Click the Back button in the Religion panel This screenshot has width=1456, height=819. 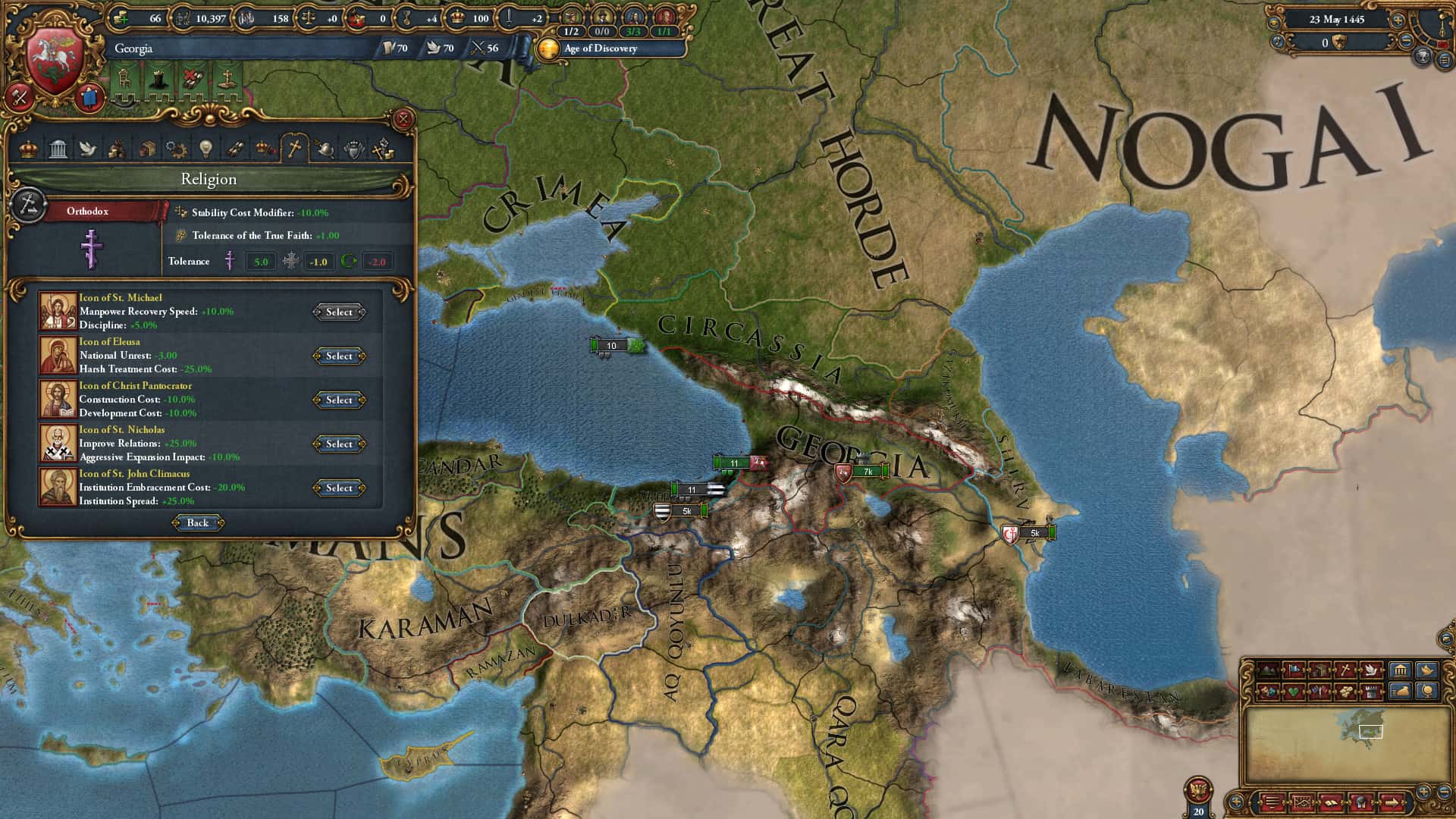(196, 522)
